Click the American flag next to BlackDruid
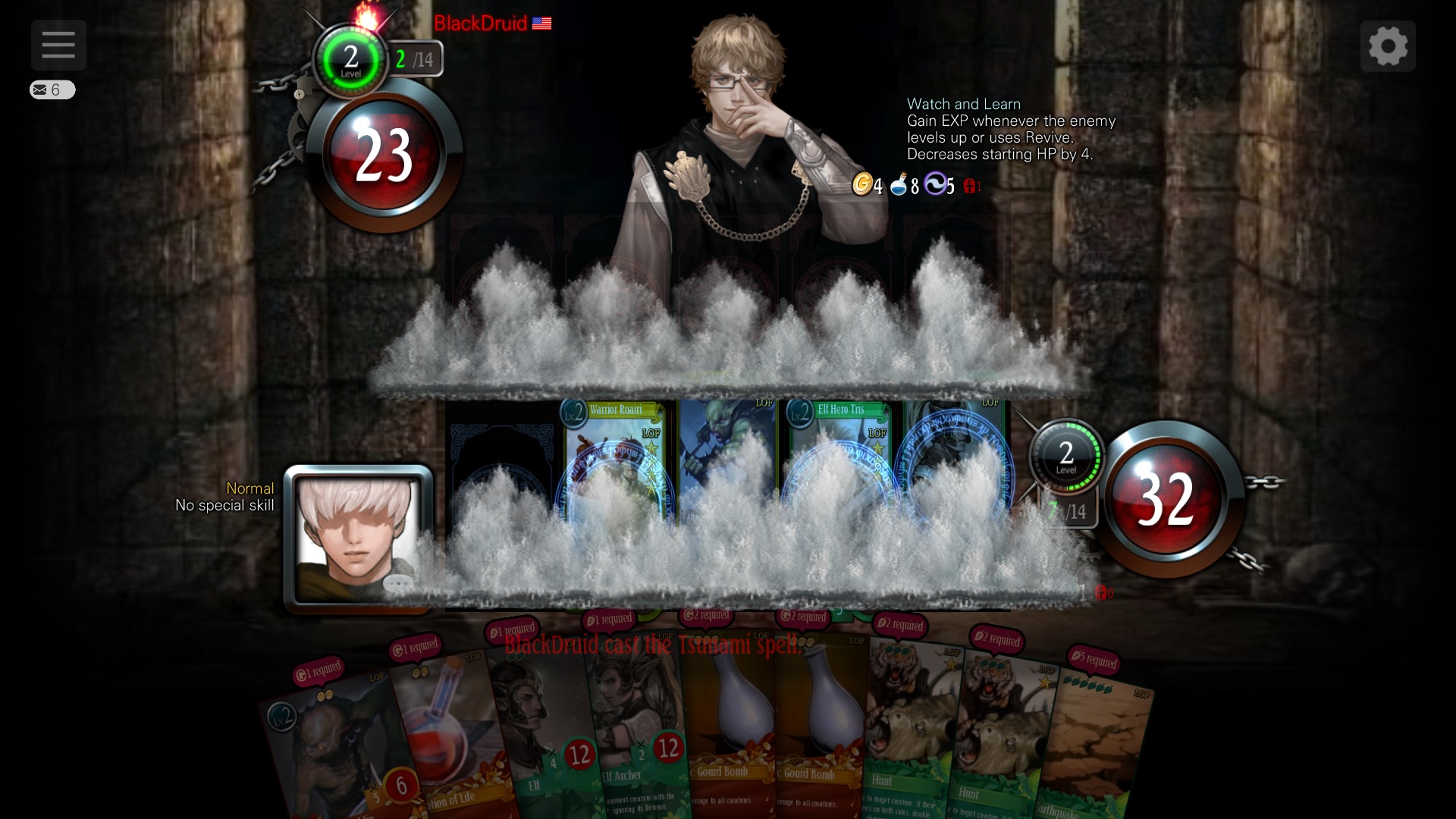This screenshot has width=1456, height=819. pyautogui.click(x=541, y=24)
